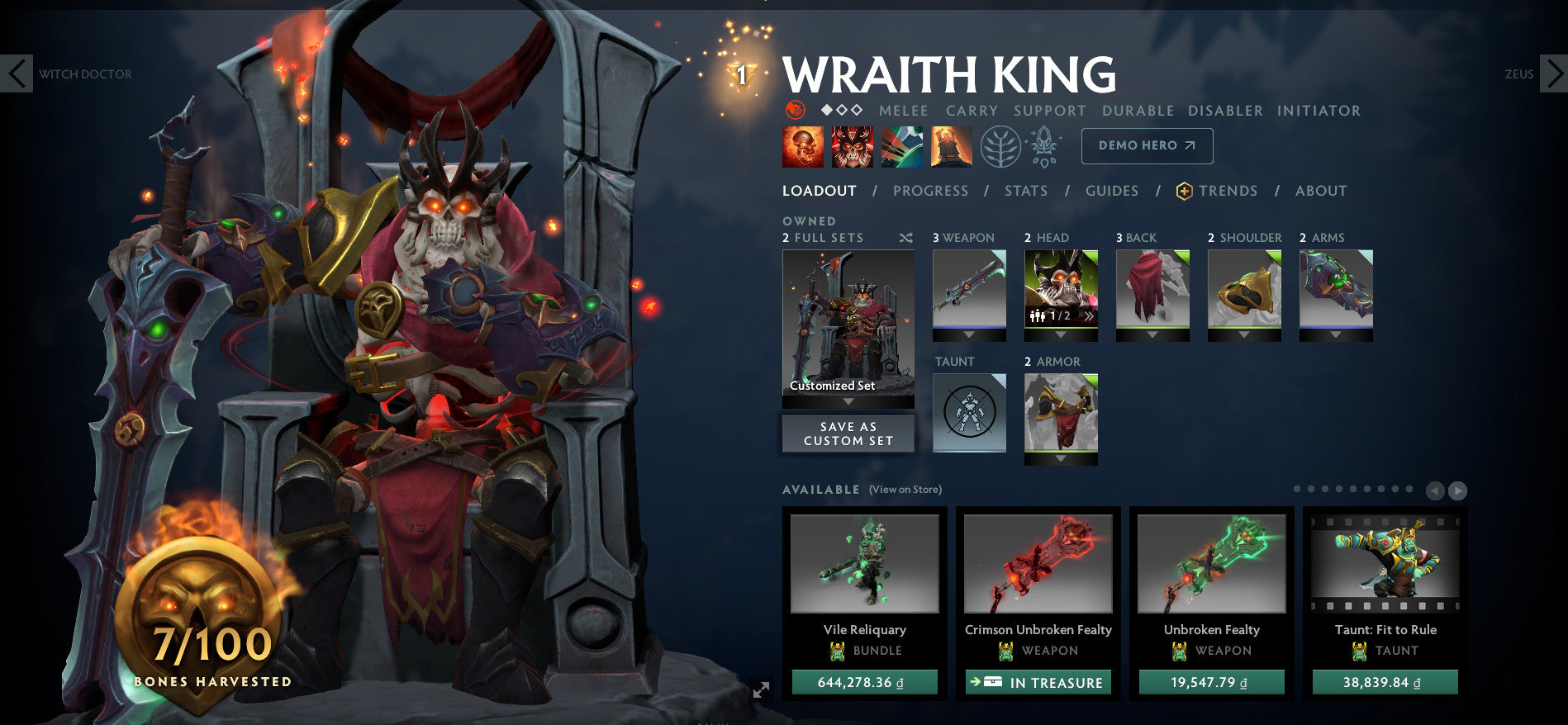Toggle the empty Taunt slot
Screen dimensions: 1568x725
click(969, 413)
